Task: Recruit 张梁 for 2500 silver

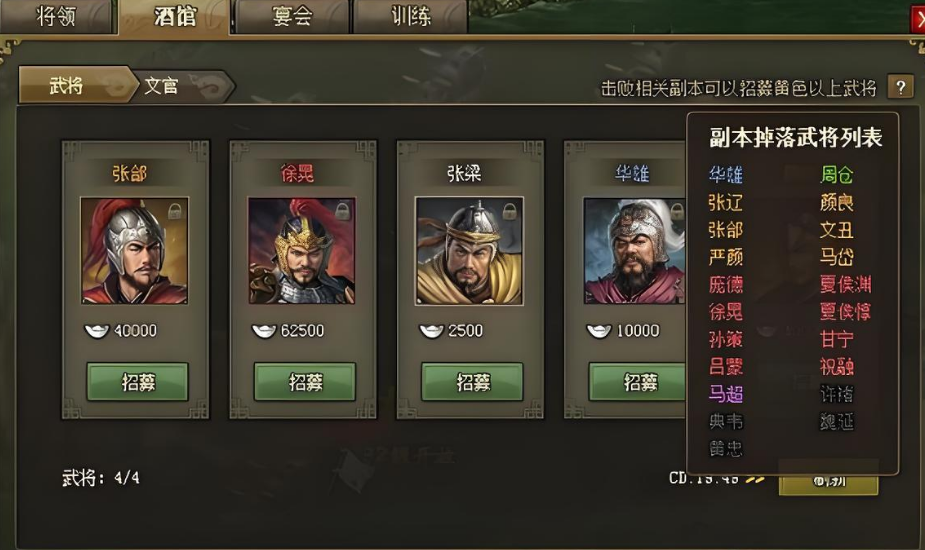Action: coord(471,382)
